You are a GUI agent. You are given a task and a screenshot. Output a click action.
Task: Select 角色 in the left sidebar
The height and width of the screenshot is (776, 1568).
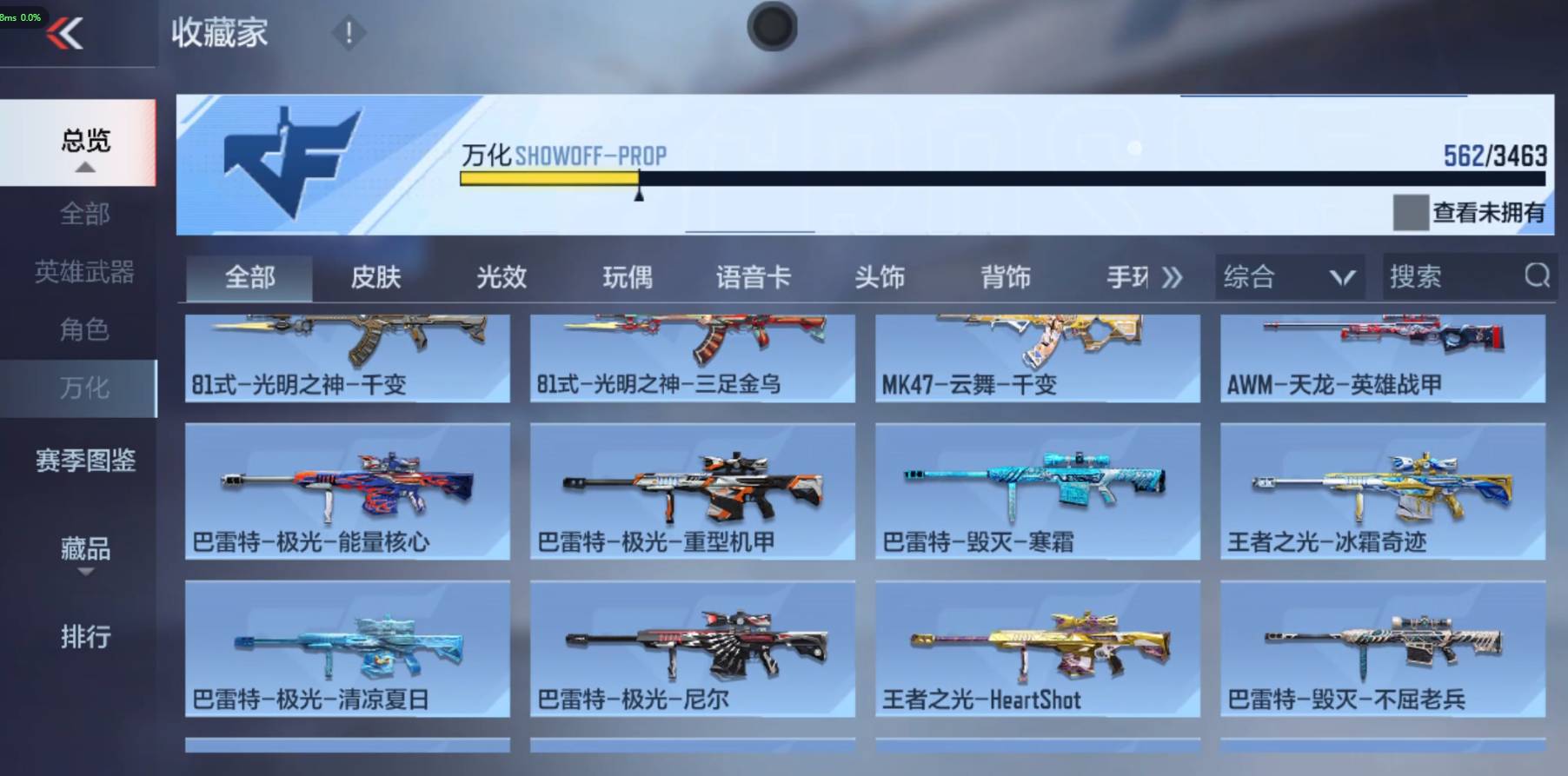coord(84,330)
